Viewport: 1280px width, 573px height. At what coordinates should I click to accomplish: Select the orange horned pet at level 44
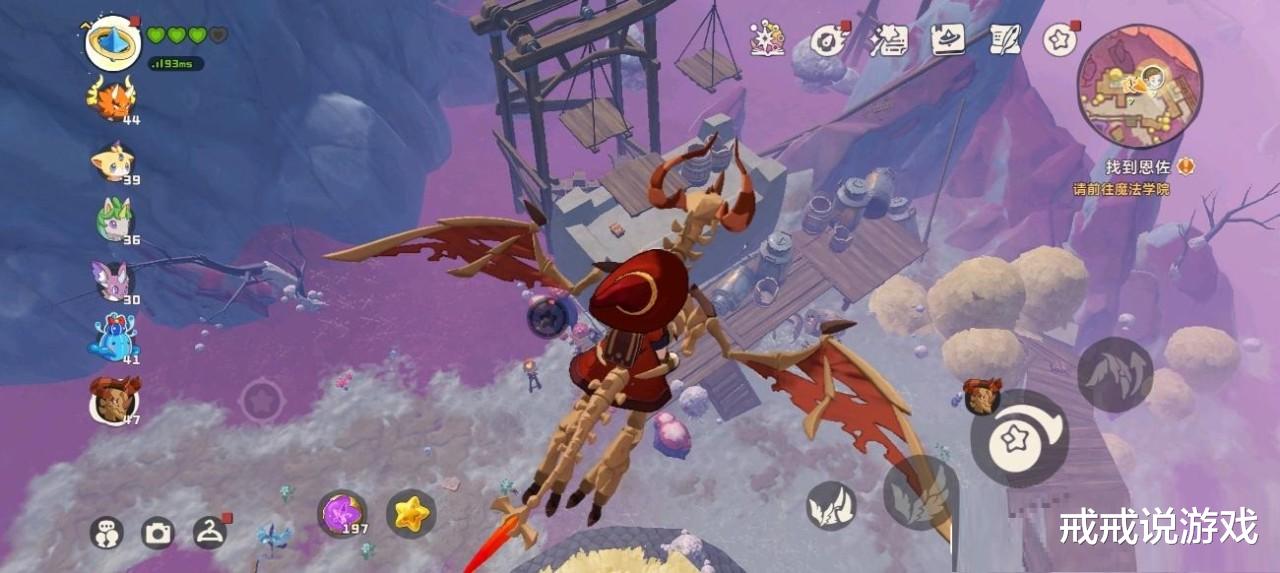113,99
